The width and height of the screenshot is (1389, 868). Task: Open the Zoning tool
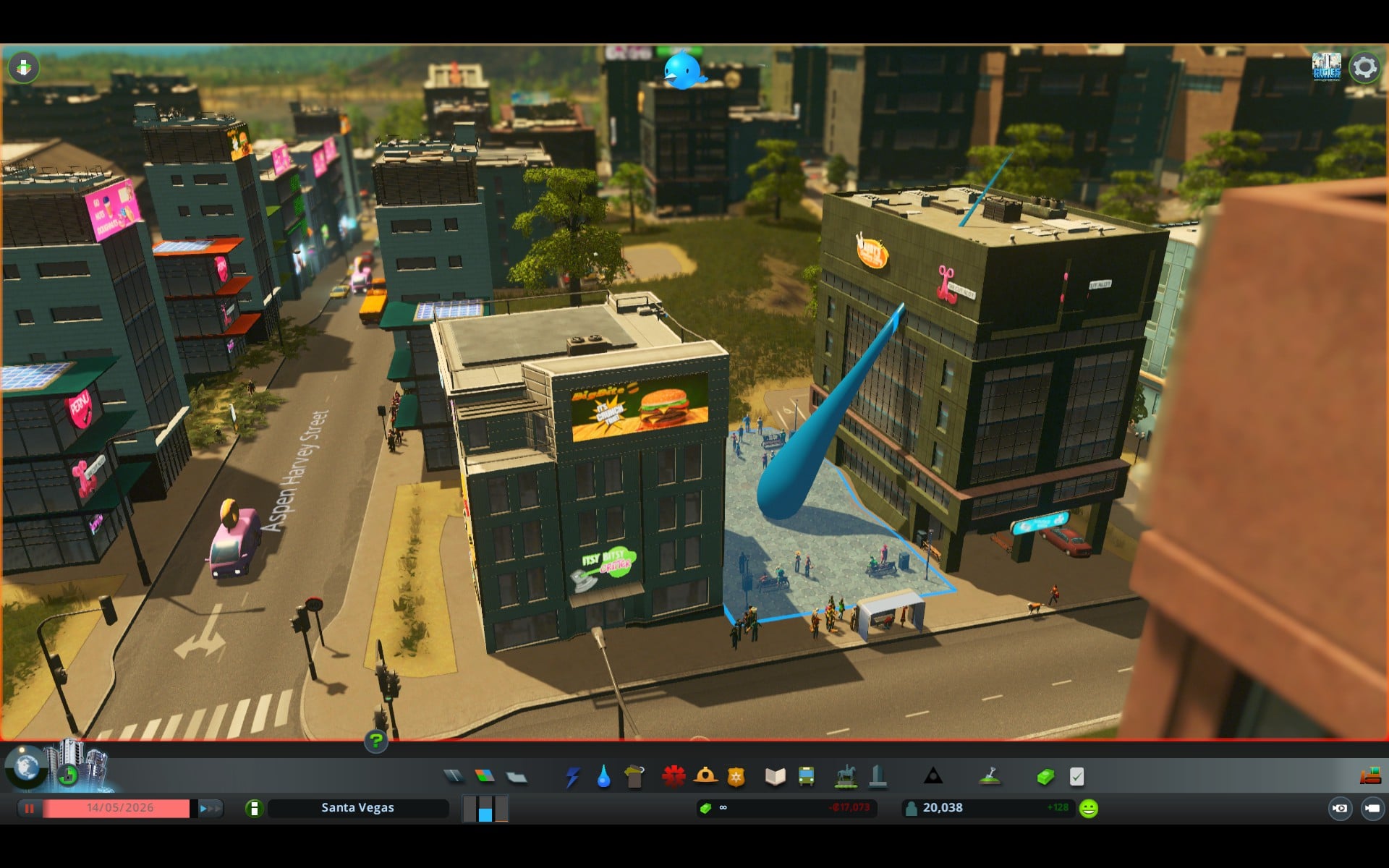tap(485, 776)
